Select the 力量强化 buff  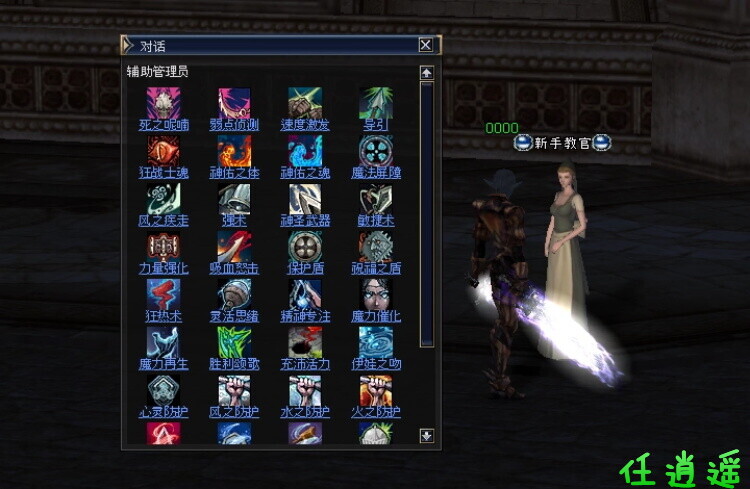[x=163, y=246]
